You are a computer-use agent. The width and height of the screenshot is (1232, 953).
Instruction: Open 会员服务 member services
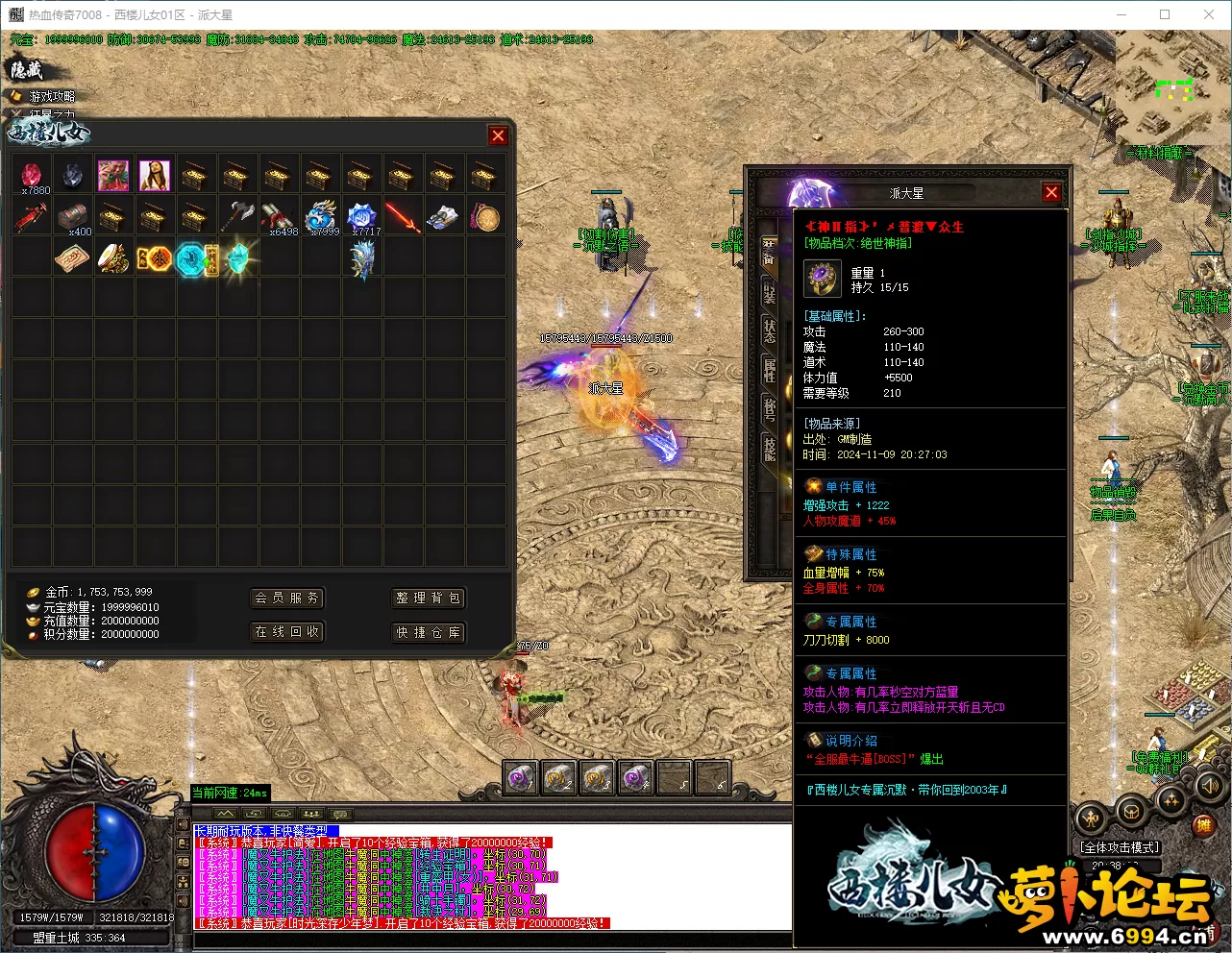point(285,598)
